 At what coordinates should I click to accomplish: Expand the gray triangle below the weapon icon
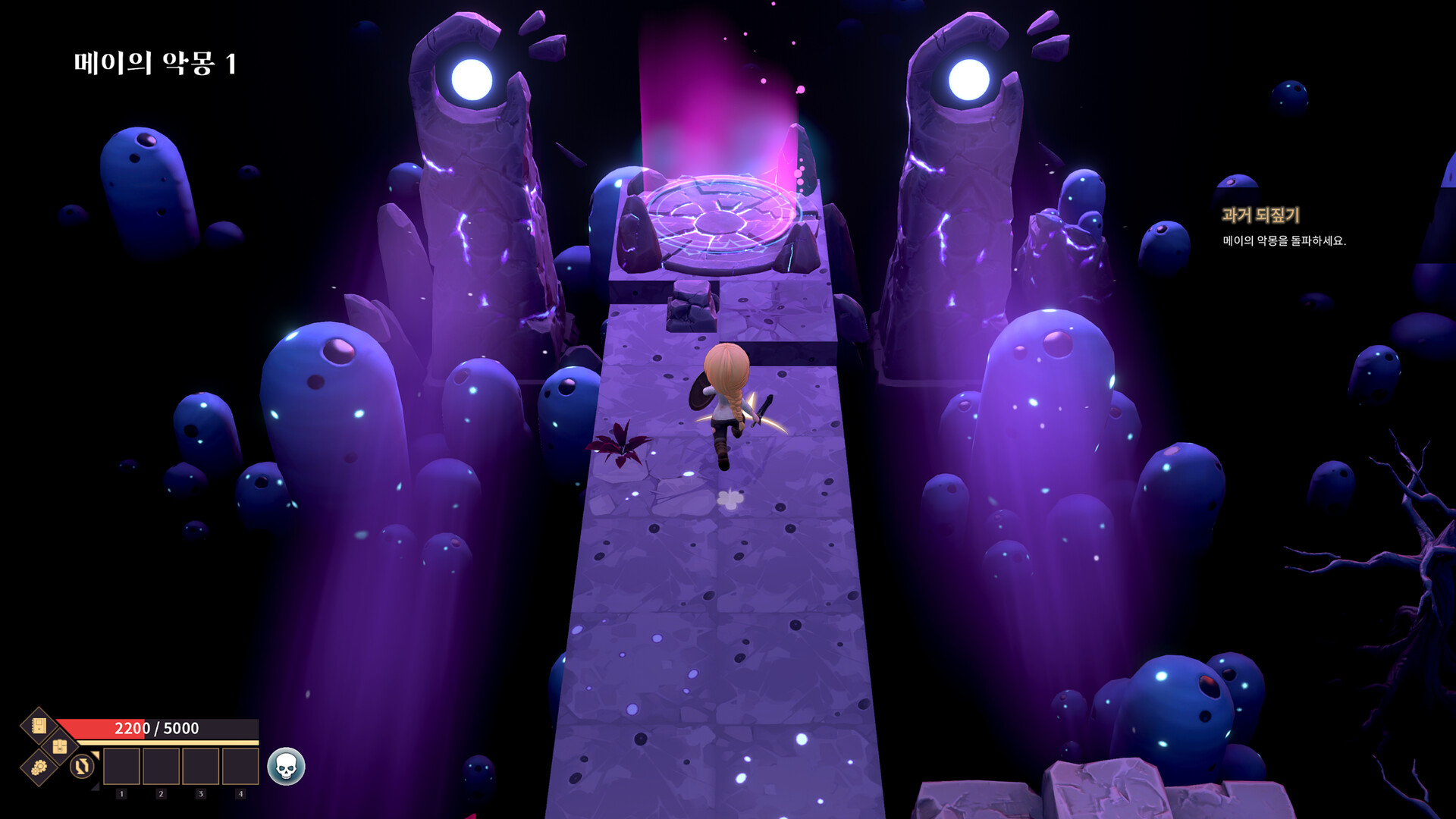(94, 787)
